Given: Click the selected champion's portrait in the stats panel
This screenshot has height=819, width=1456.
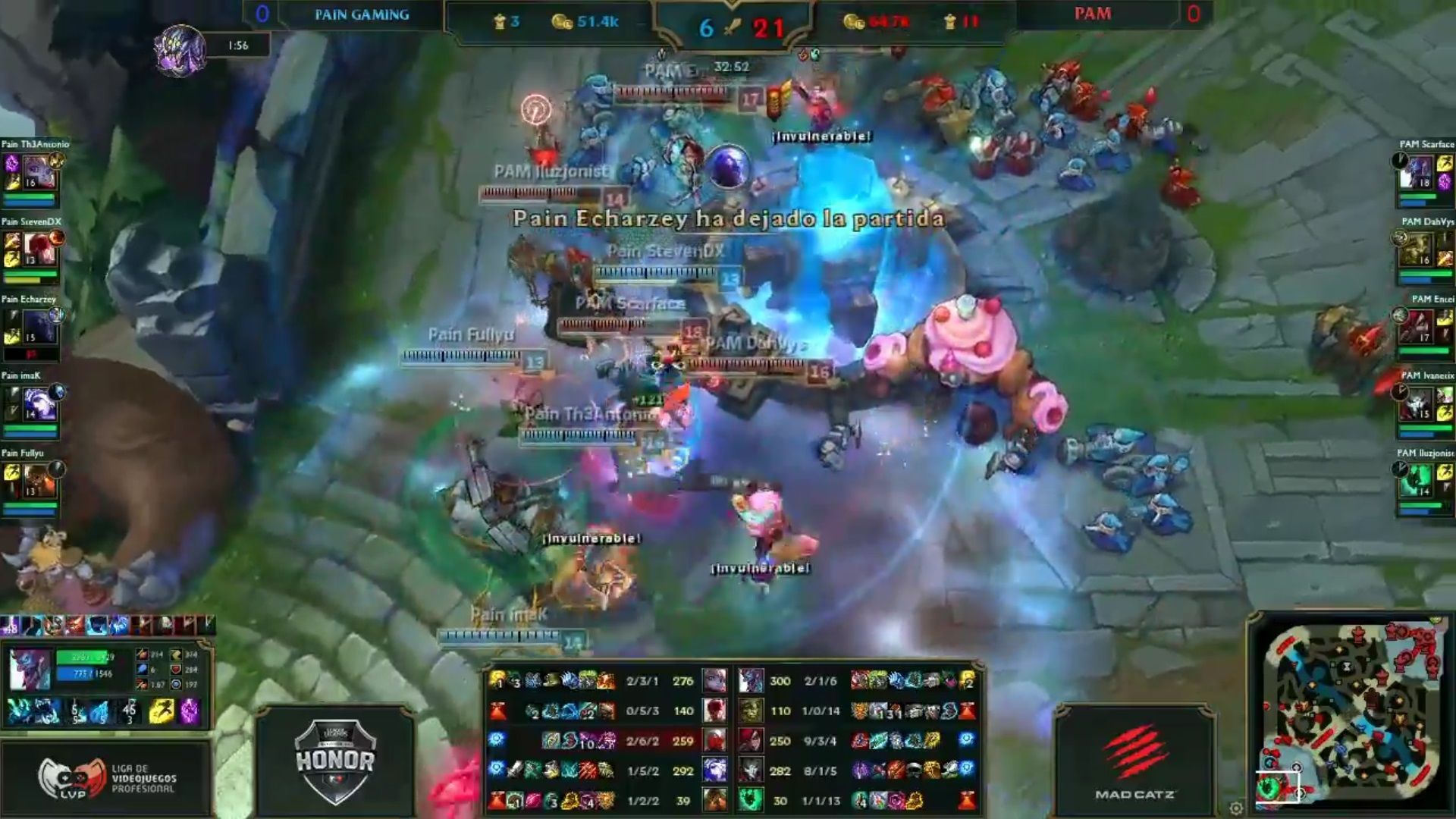Looking at the screenshot, I should (x=30, y=669).
